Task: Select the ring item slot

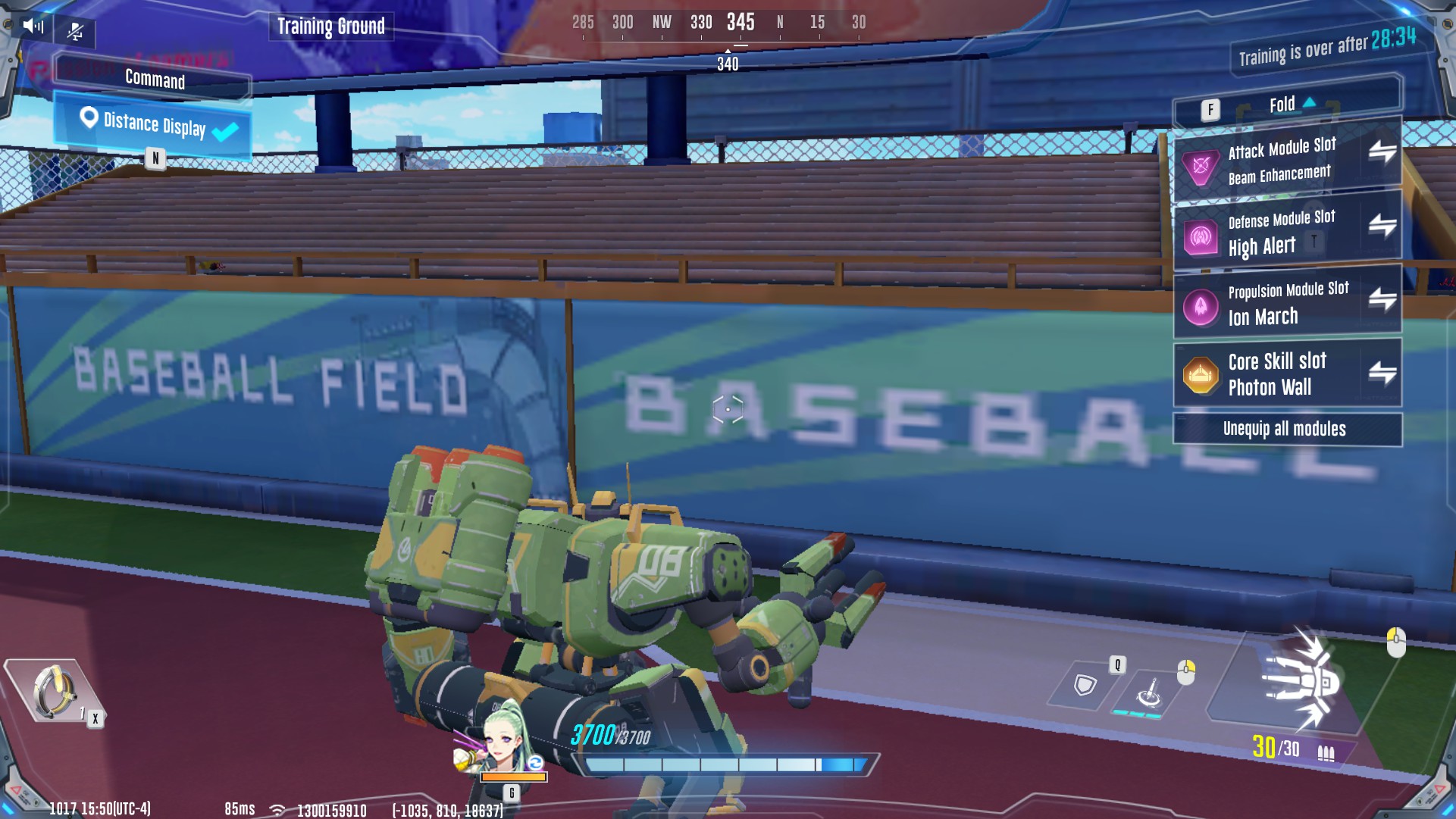Action: pyautogui.click(x=53, y=691)
